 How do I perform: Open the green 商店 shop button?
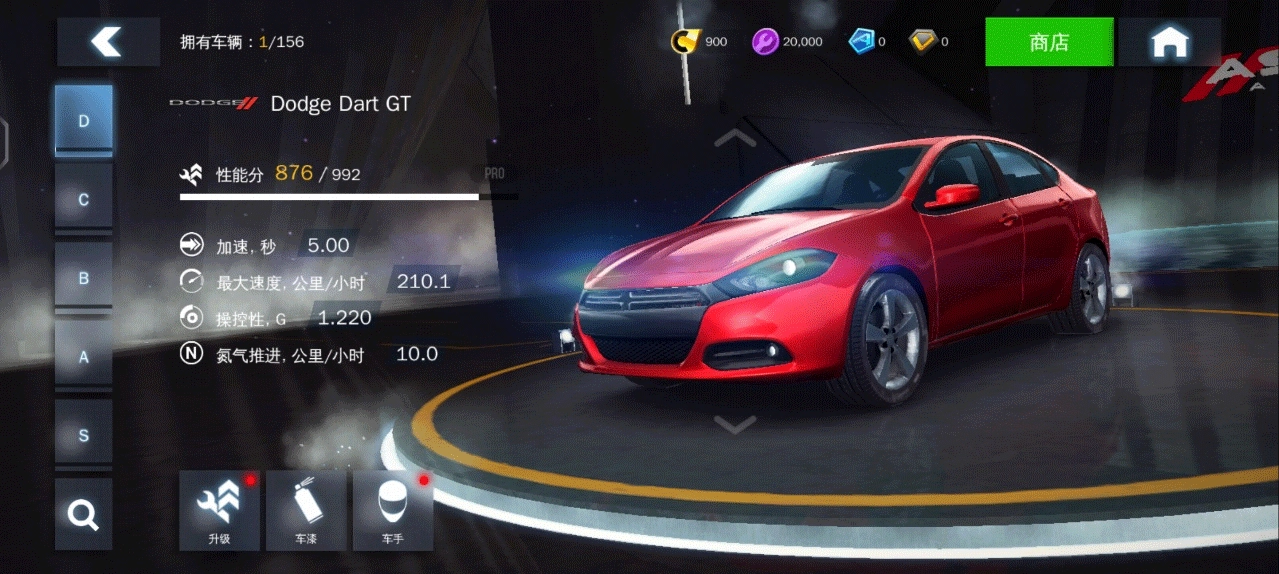click(x=1049, y=42)
